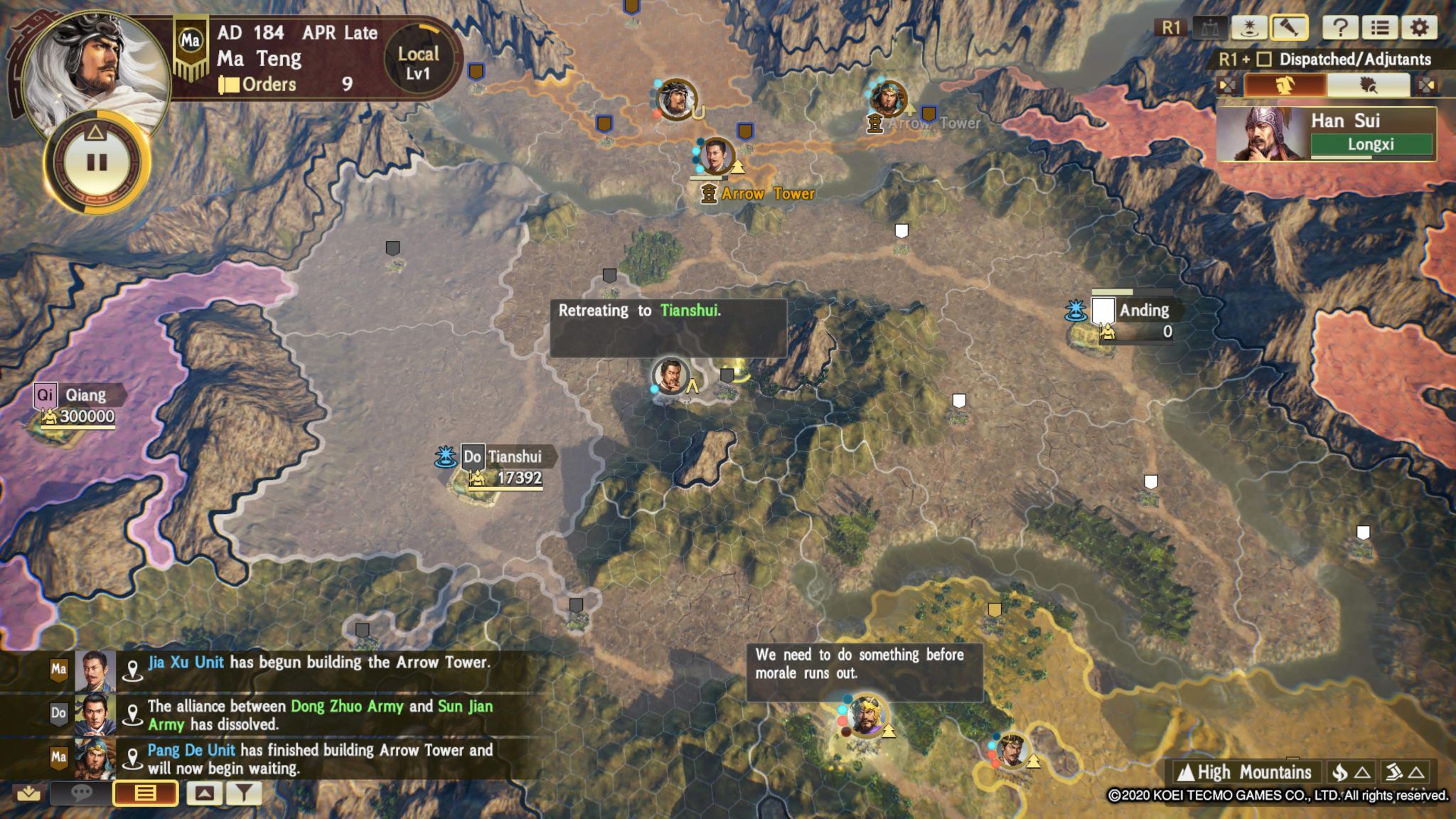Switch to the speech bubble chat log

(82, 793)
